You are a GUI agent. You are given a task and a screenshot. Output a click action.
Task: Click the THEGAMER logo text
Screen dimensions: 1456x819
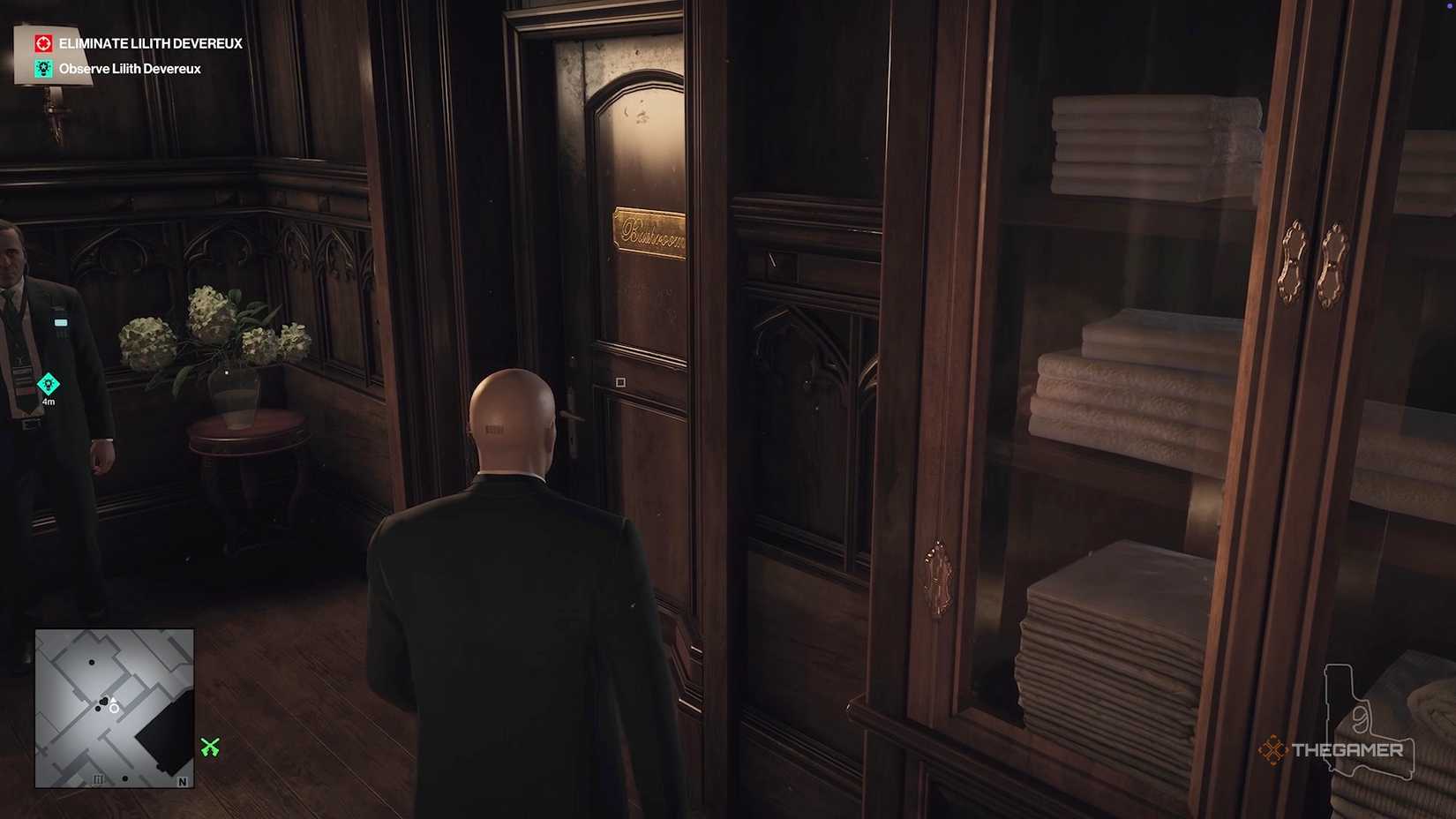pos(1346,750)
